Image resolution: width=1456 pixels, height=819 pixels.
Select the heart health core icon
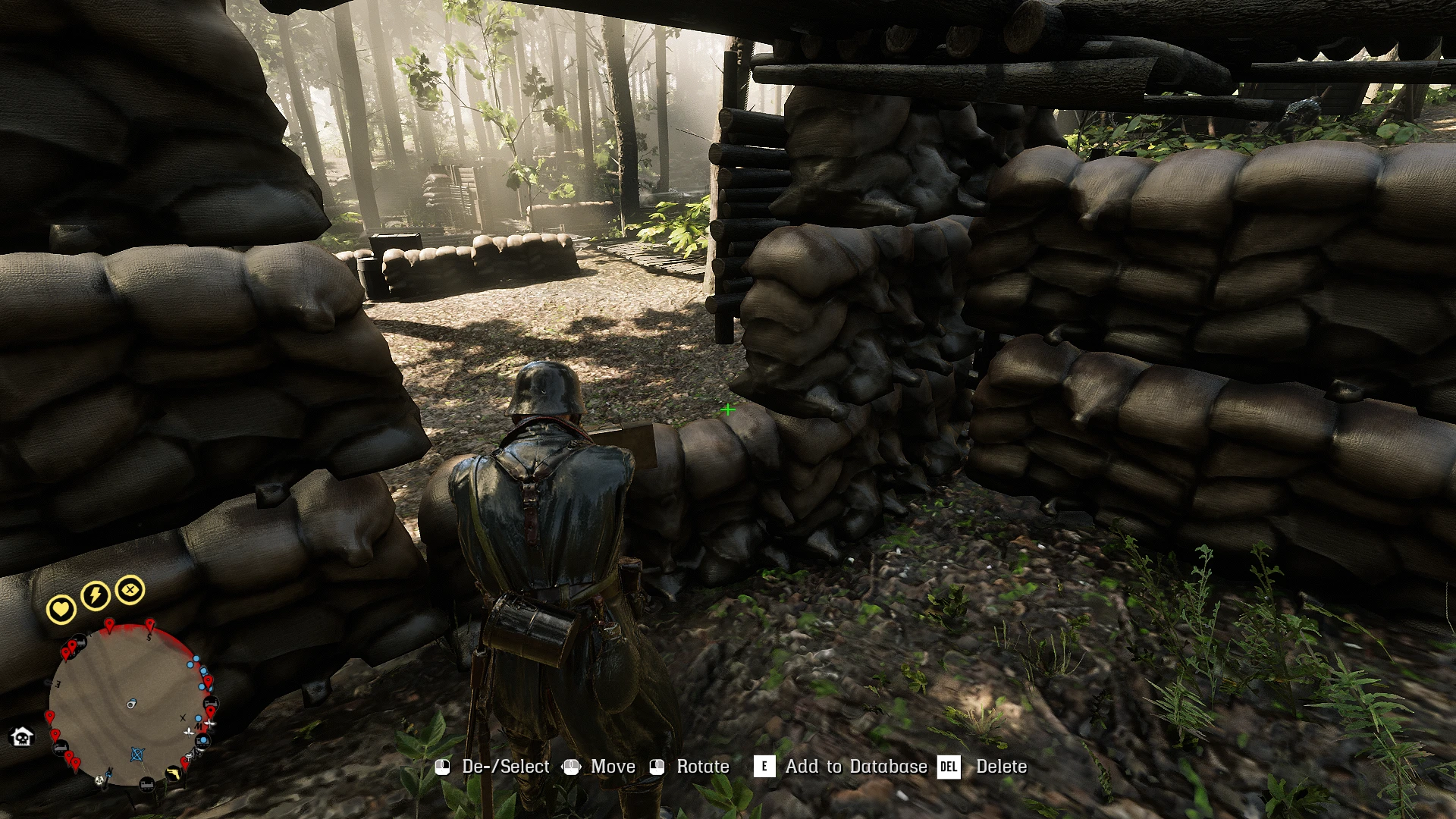61,608
